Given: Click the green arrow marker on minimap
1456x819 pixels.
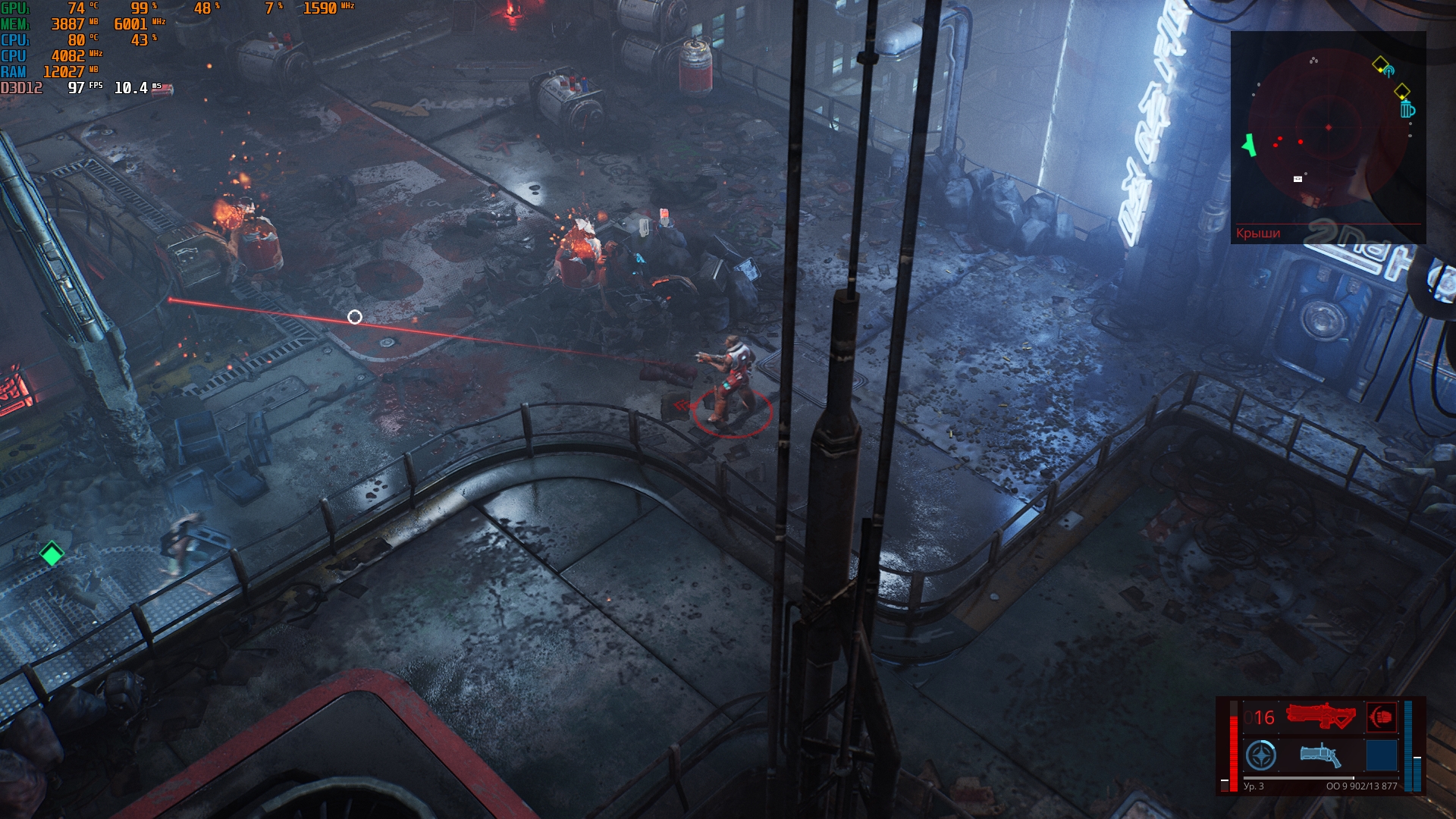Looking at the screenshot, I should [1248, 145].
